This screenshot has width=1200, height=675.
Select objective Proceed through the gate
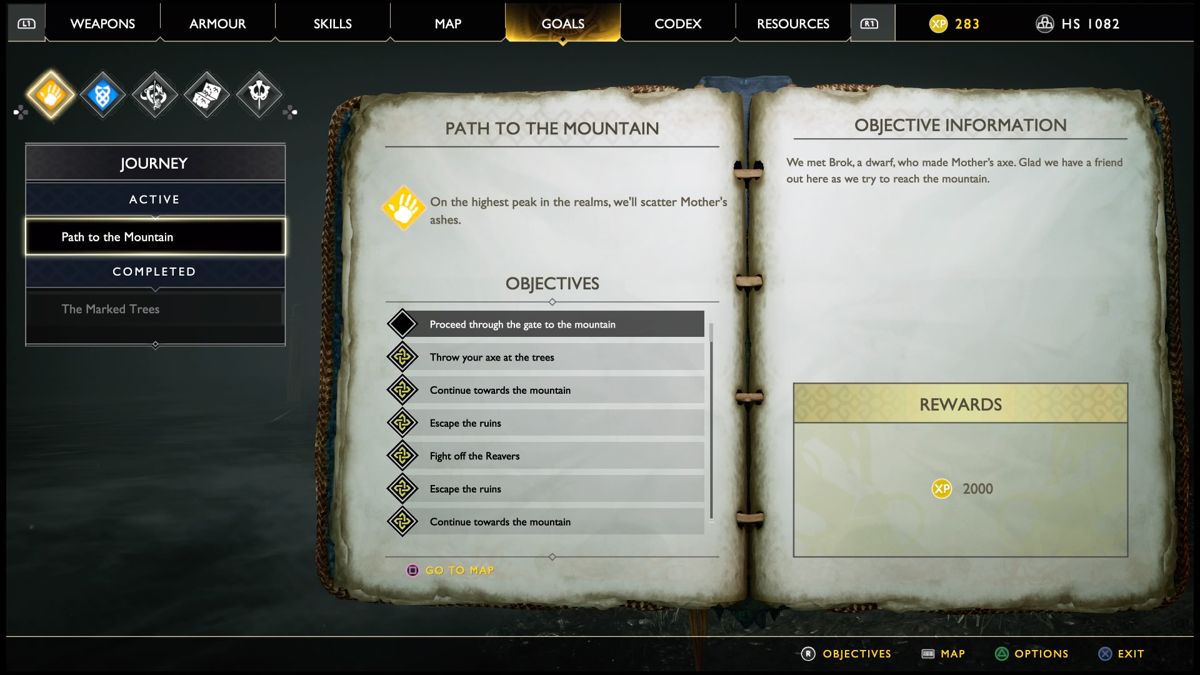click(x=545, y=324)
